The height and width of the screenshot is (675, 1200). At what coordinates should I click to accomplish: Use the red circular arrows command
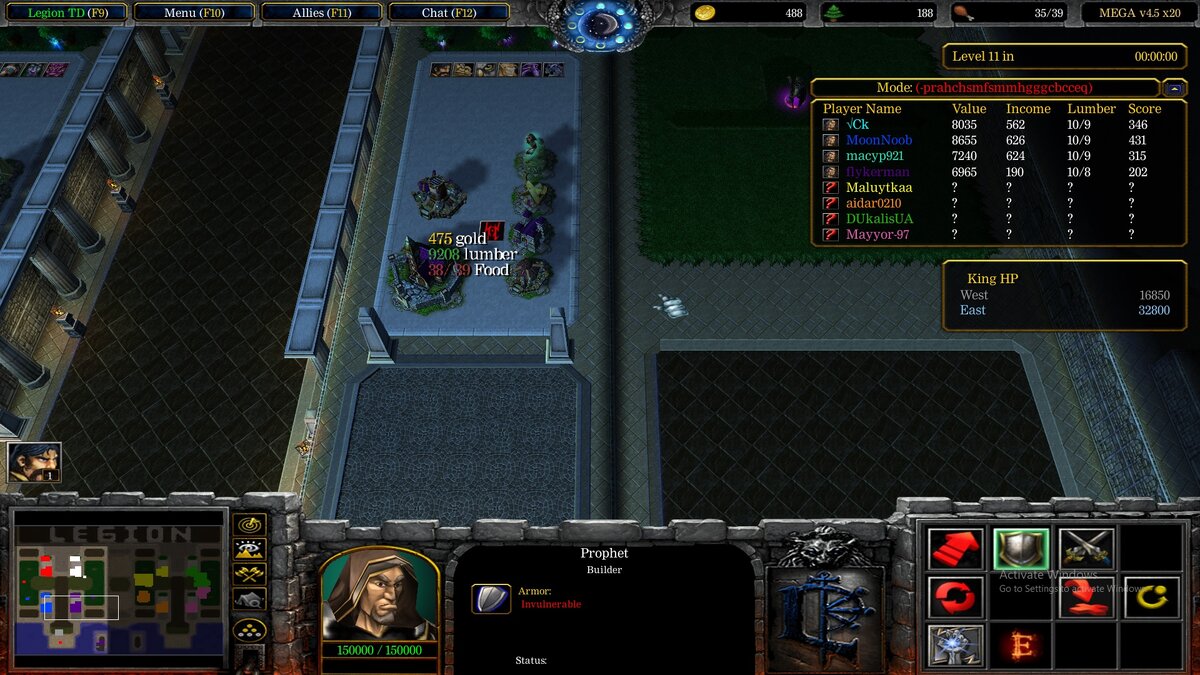pyautogui.click(x=955, y=597)
